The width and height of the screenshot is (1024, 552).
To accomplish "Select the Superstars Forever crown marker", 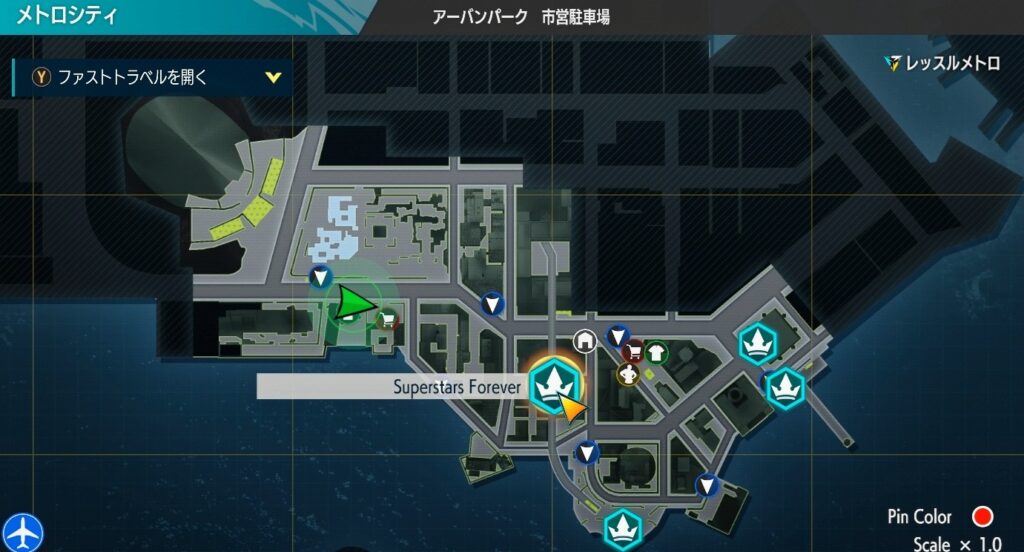I will coord(551,385).
